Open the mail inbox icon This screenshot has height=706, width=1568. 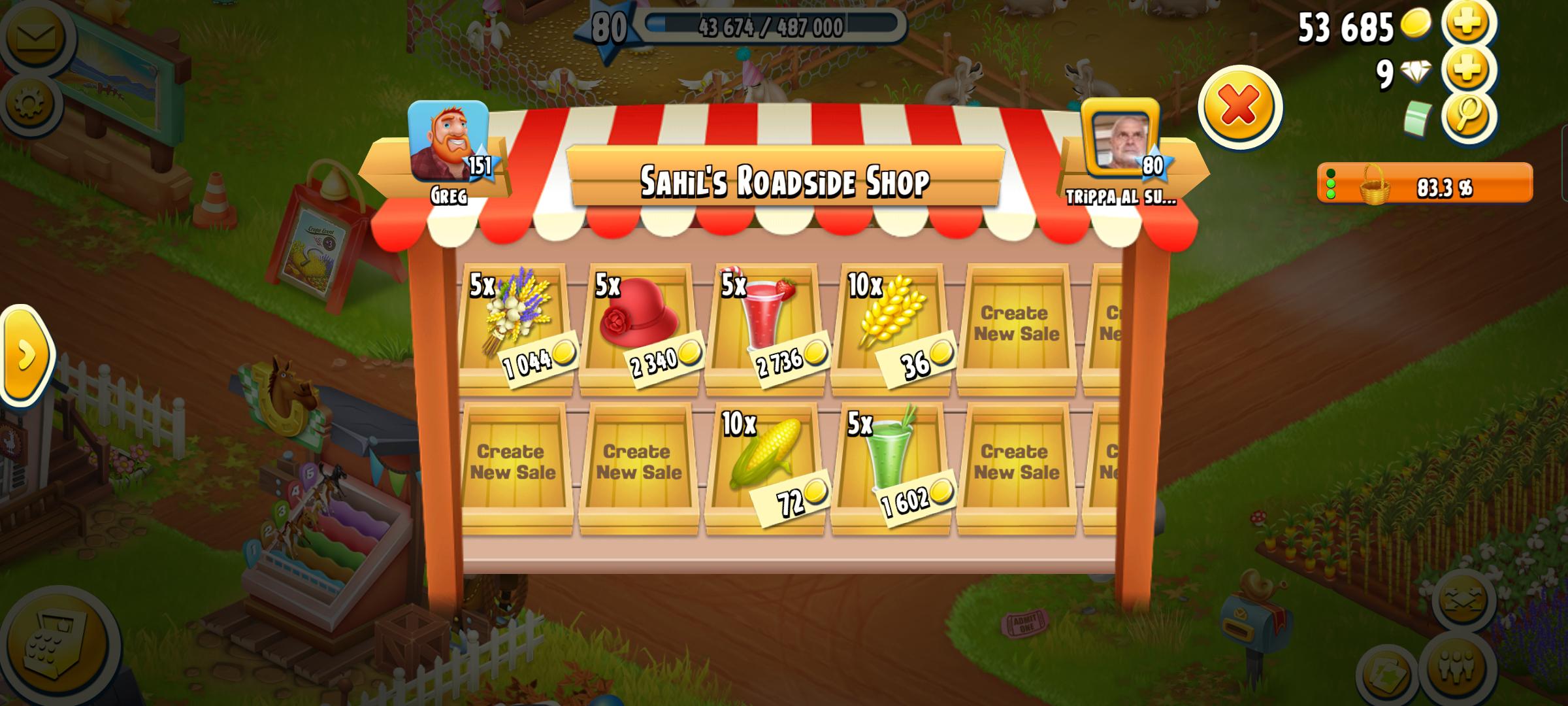pyautogui.click(x=36, y=36)
